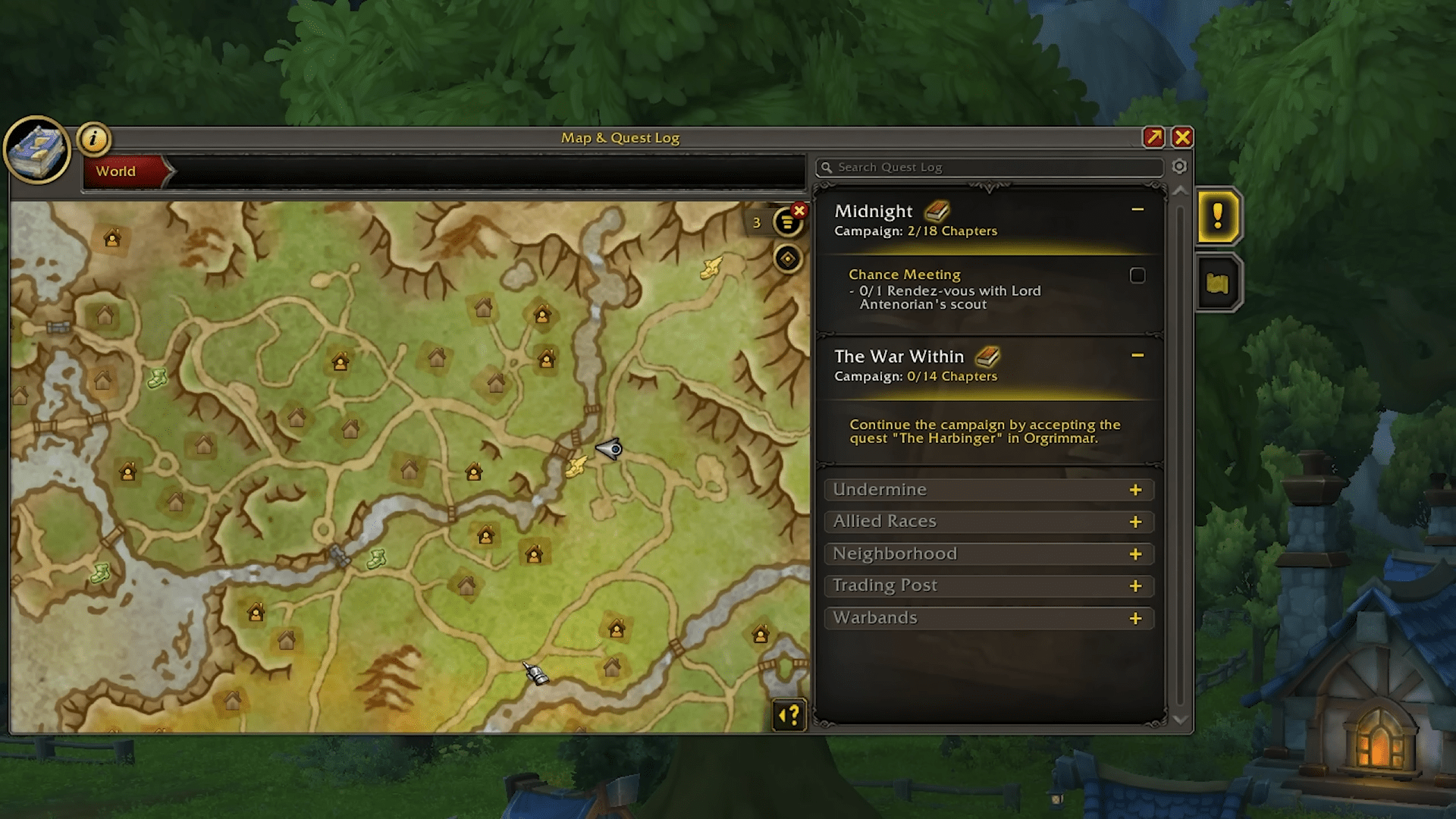Open the quest log book icon in top-left corner
This screenshot has width=1456, height=819.
pyautogui.click(x=36, y=149)
